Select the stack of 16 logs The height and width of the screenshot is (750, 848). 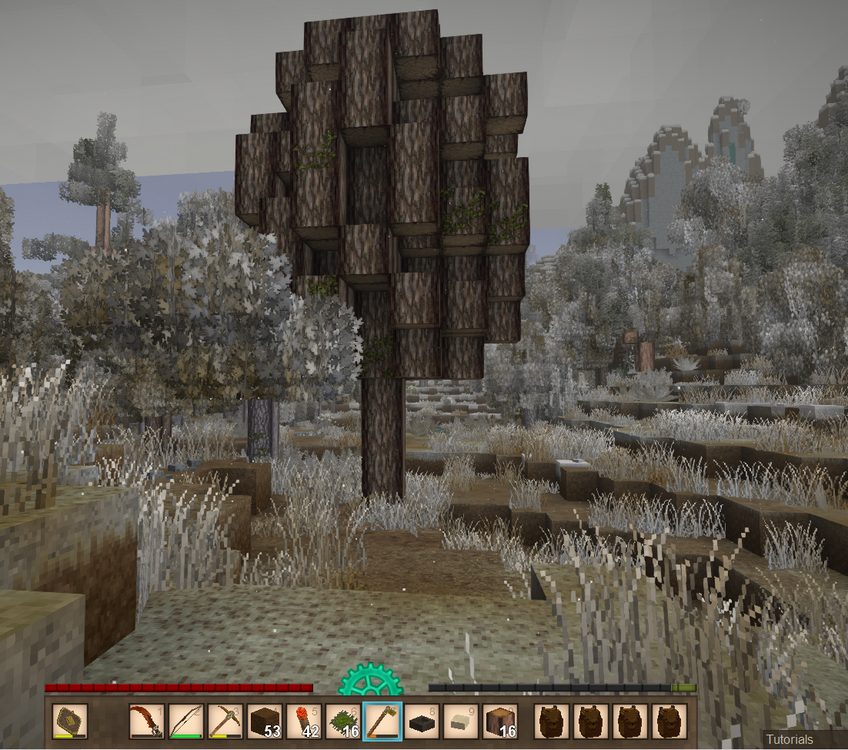coord(499,721)
